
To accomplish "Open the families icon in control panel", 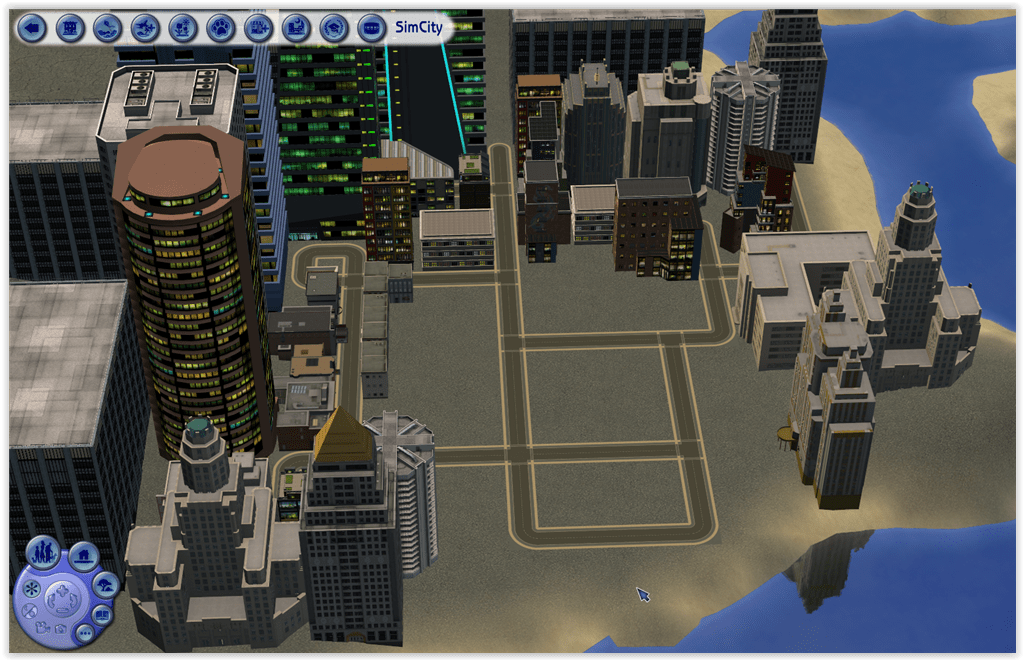I will tap(45, 552).
